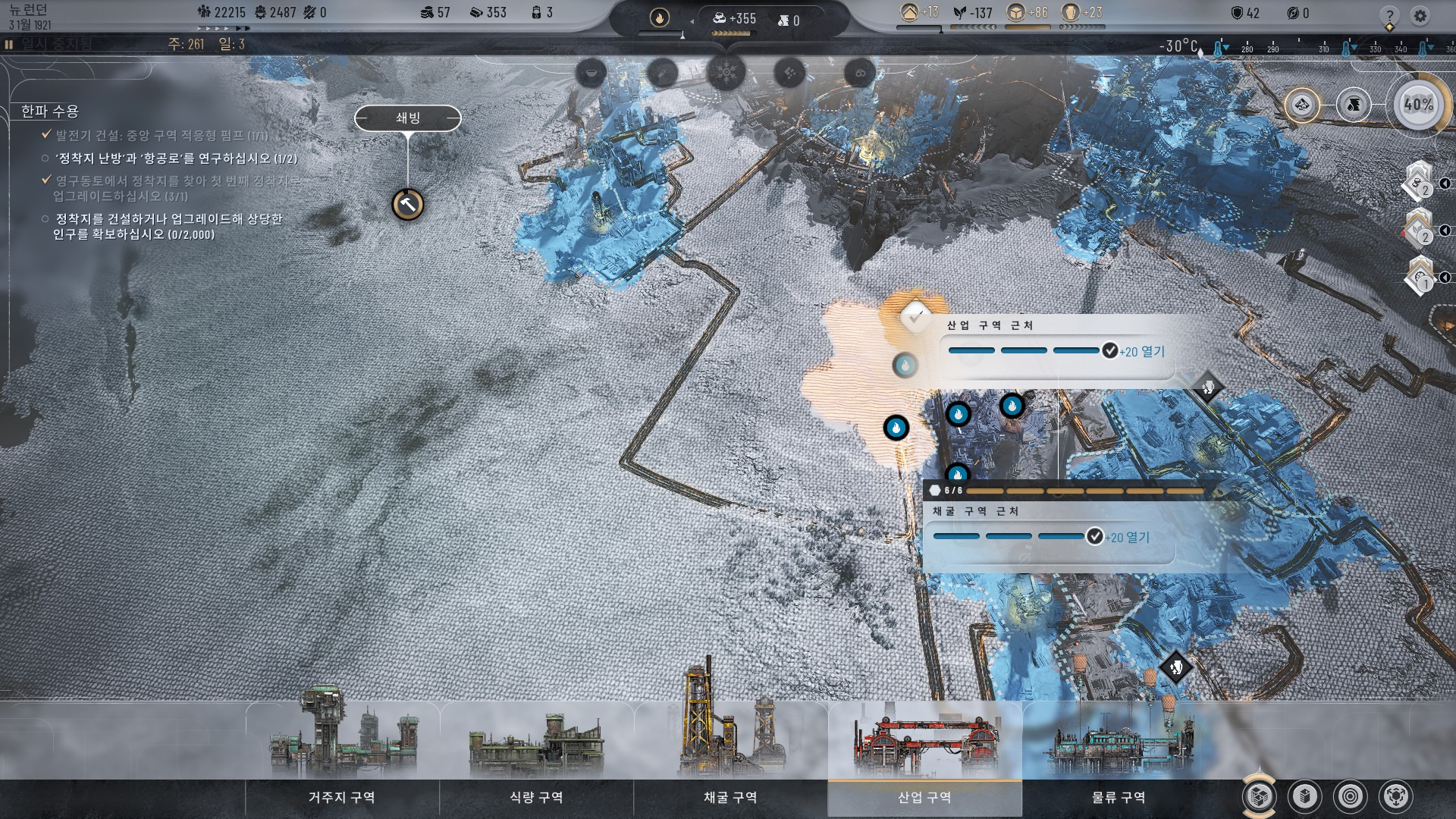This screenshot has height=819, width=1456.
Task: Click the crossed-out lungs problem icon
Action: [x=860, y=74]
